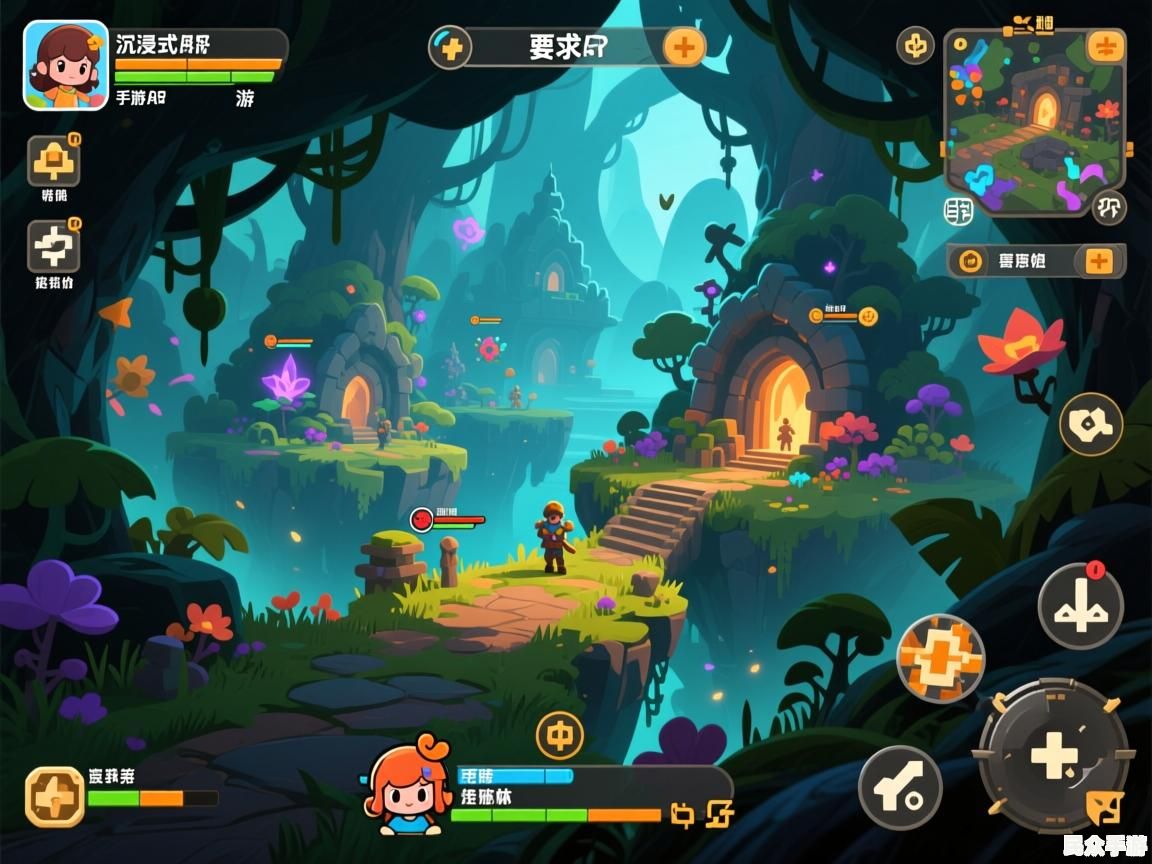Viewport: 1152px width, 864px height.
Task: Click the orange circular button above the bottom bar
Action: pyautogui.click(x=560, y=736)
